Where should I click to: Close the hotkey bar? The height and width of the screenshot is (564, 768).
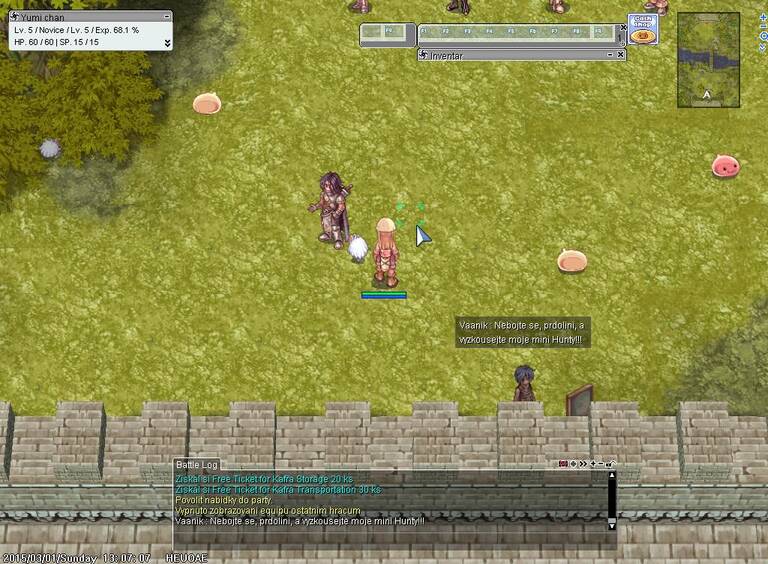(621, 29)
